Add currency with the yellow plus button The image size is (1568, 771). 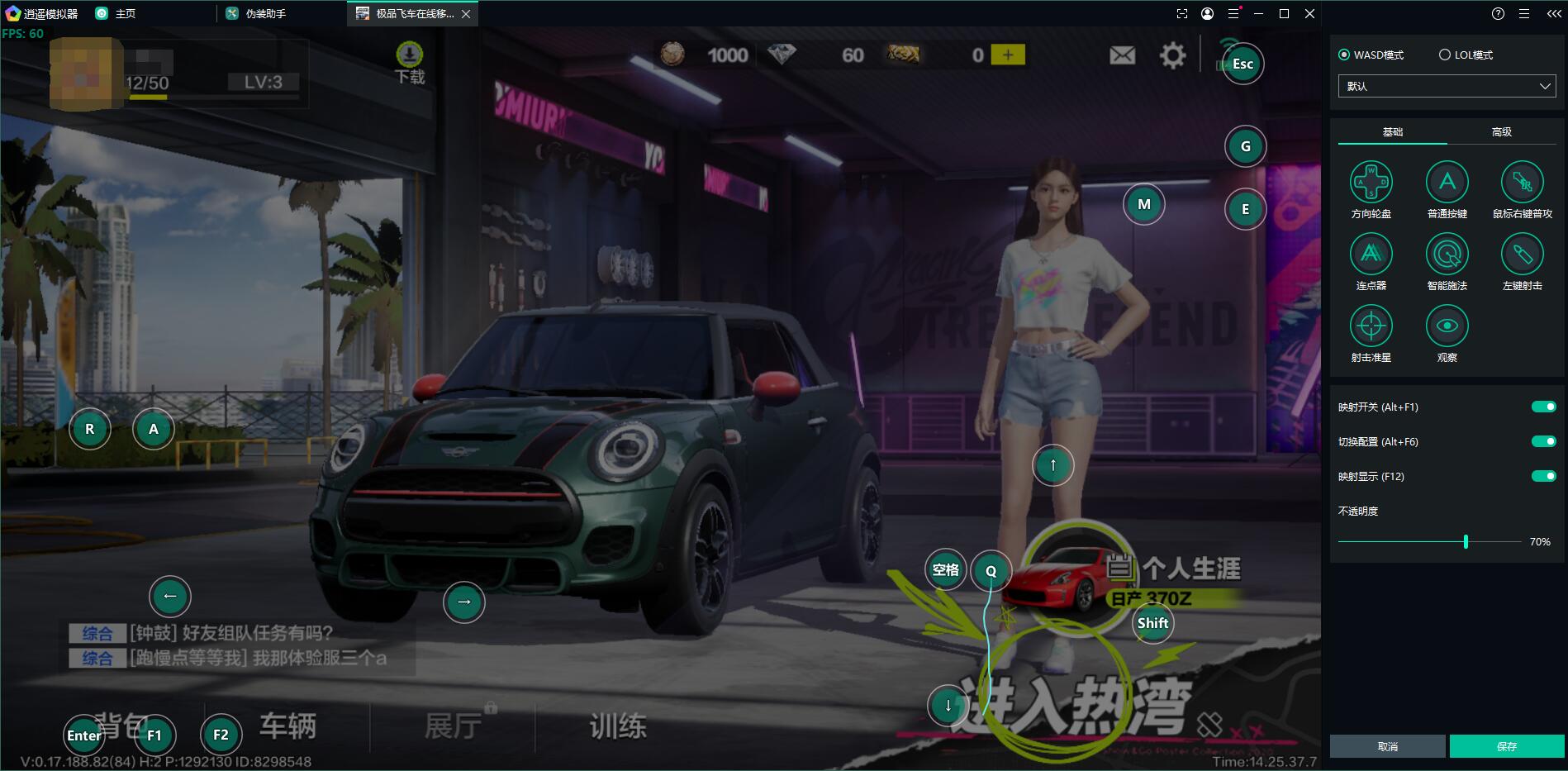tap(1008, 55)
